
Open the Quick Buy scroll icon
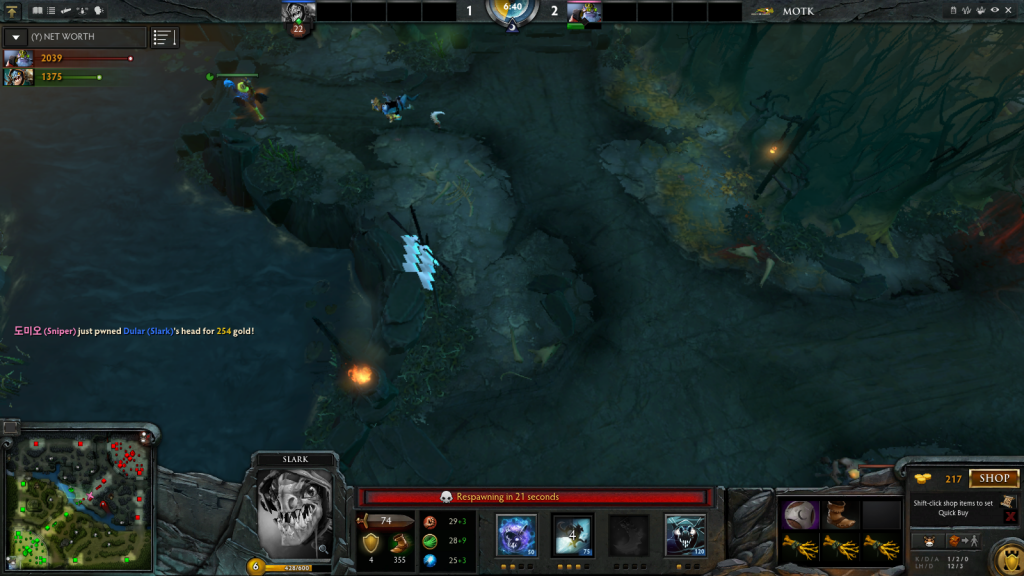pos(1009,501)
